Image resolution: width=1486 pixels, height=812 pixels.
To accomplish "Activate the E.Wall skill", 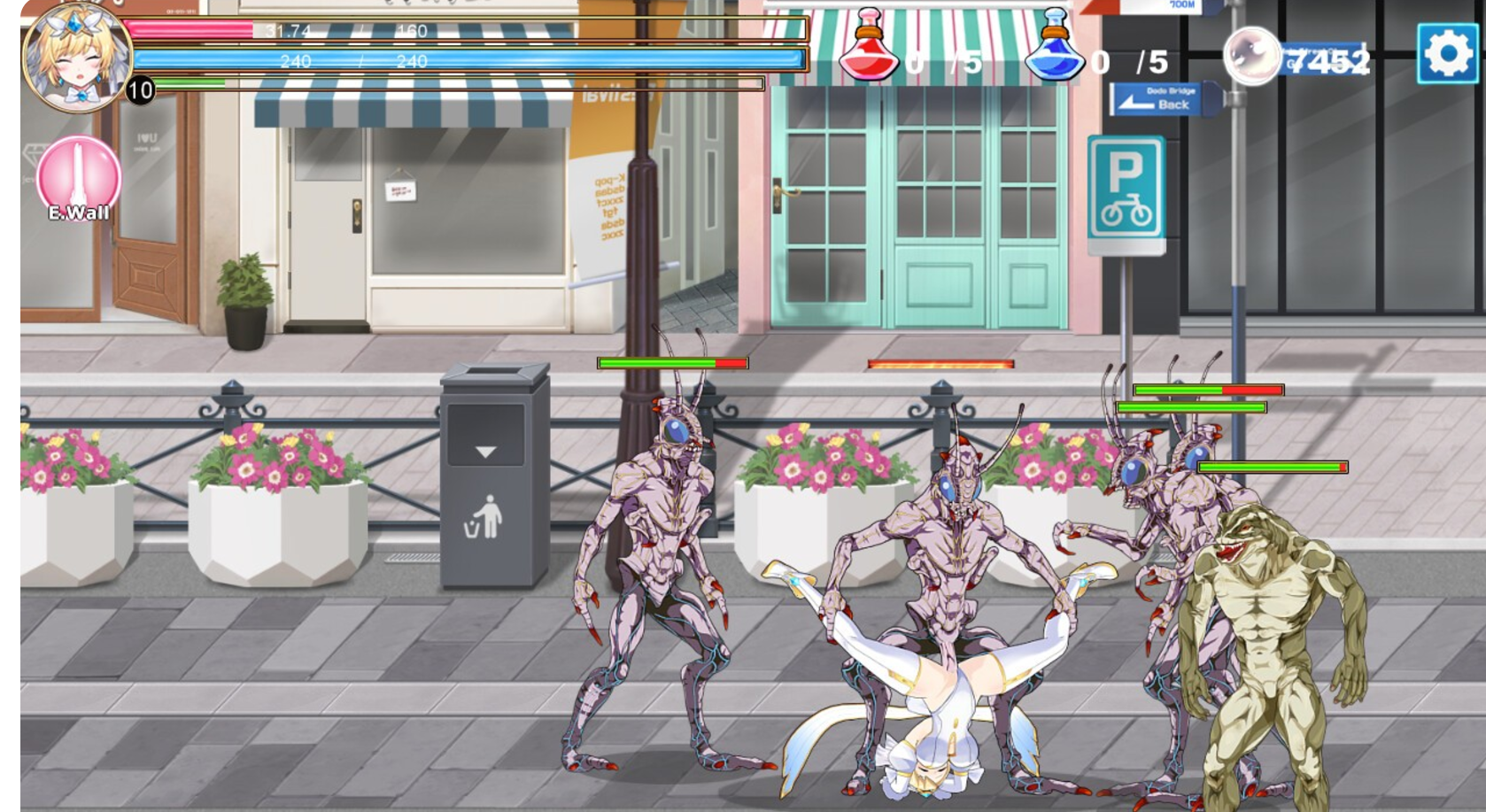I will pos(79,176).
